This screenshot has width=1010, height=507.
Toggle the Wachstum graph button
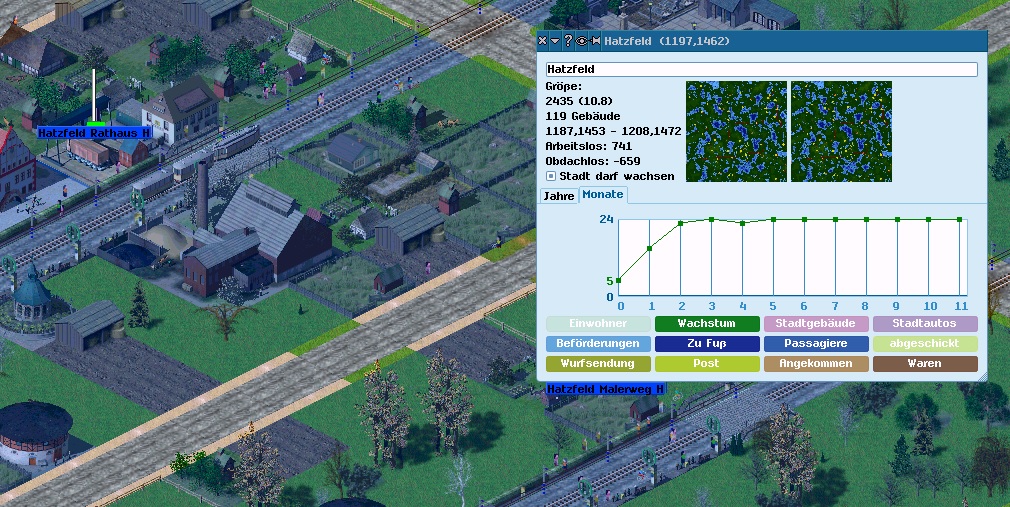pyautogui.click(x=706, y=324)
